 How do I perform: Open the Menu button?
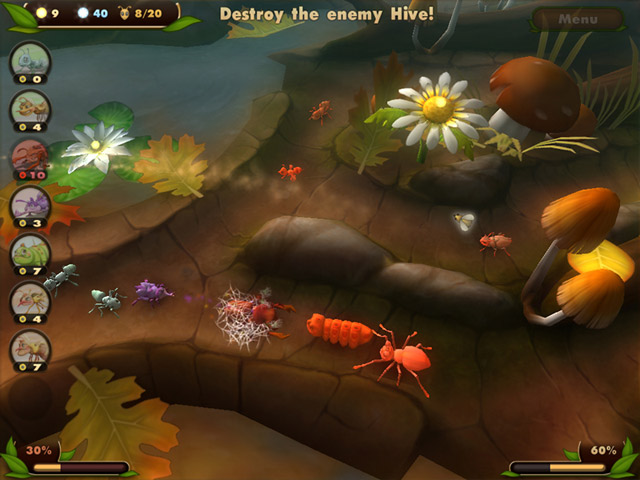pyautogui.click(x=577, y=19)
